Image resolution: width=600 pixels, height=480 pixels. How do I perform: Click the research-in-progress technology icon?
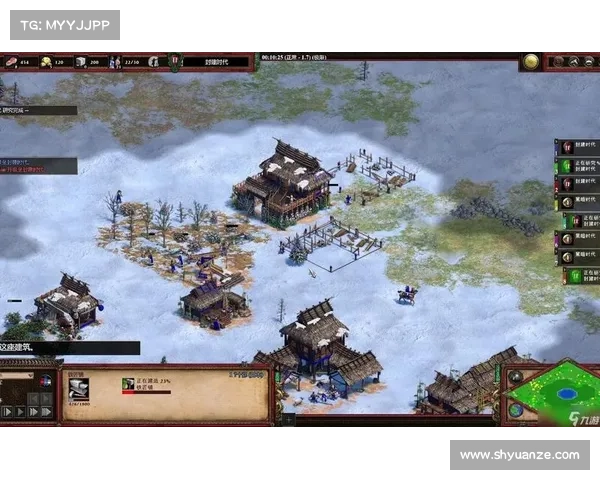pos(128,384)
